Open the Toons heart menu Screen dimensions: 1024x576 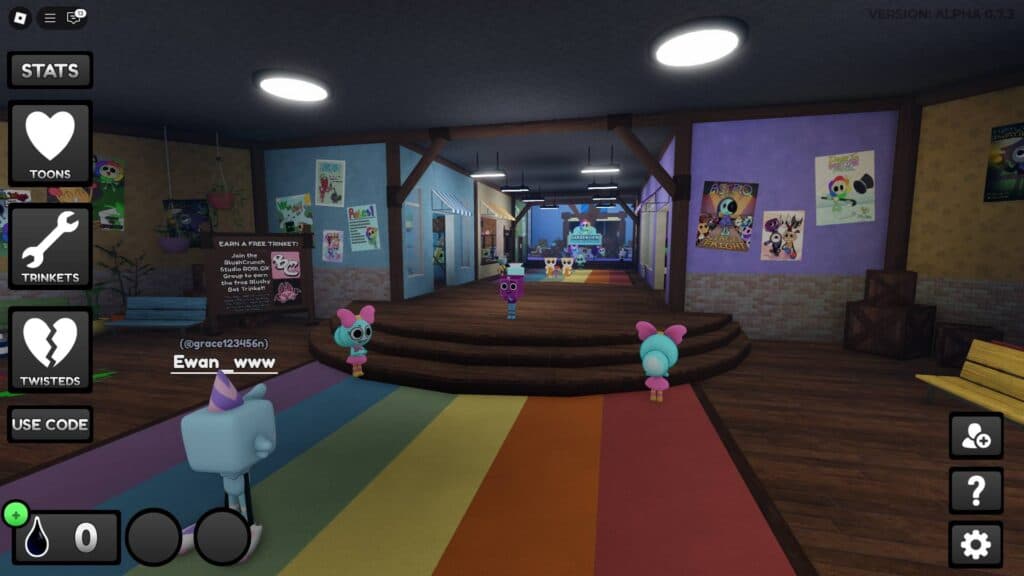[x=50, y=143]
